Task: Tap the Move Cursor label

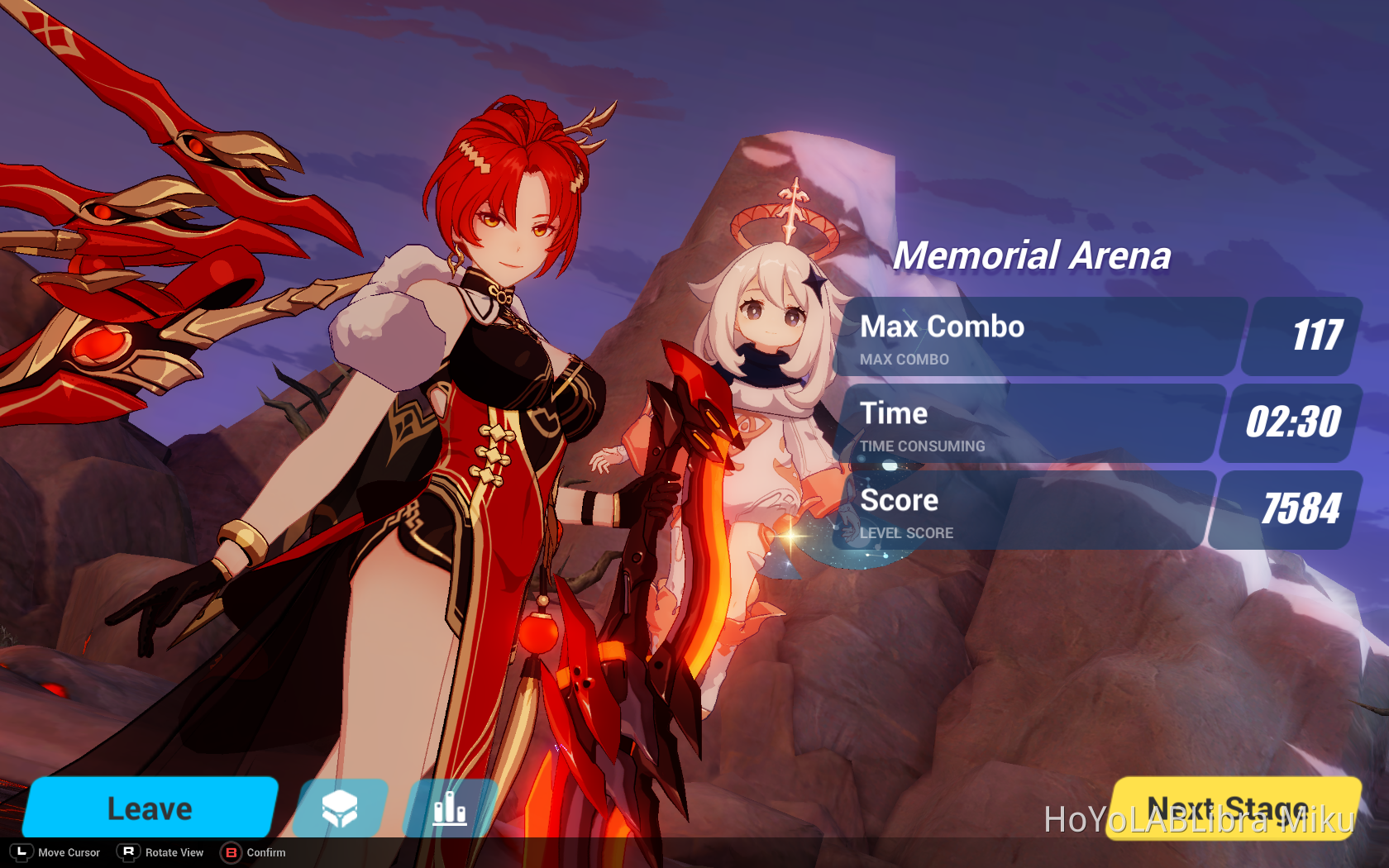Action: 69,852
